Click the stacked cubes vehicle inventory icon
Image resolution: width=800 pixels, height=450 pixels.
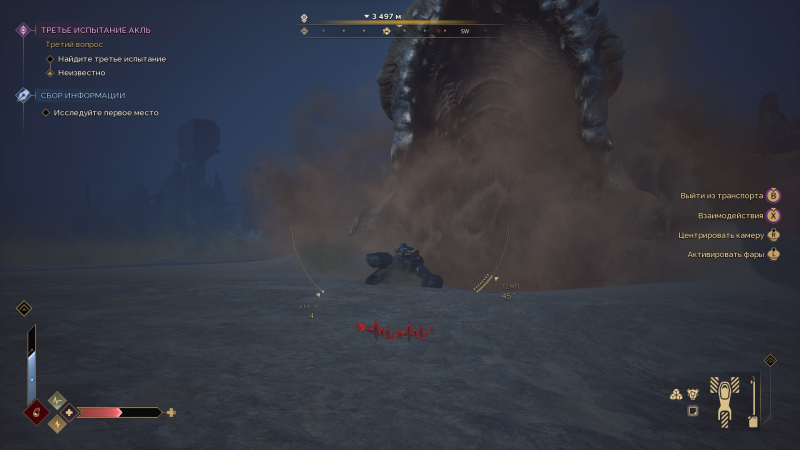(x=676, y=394)
